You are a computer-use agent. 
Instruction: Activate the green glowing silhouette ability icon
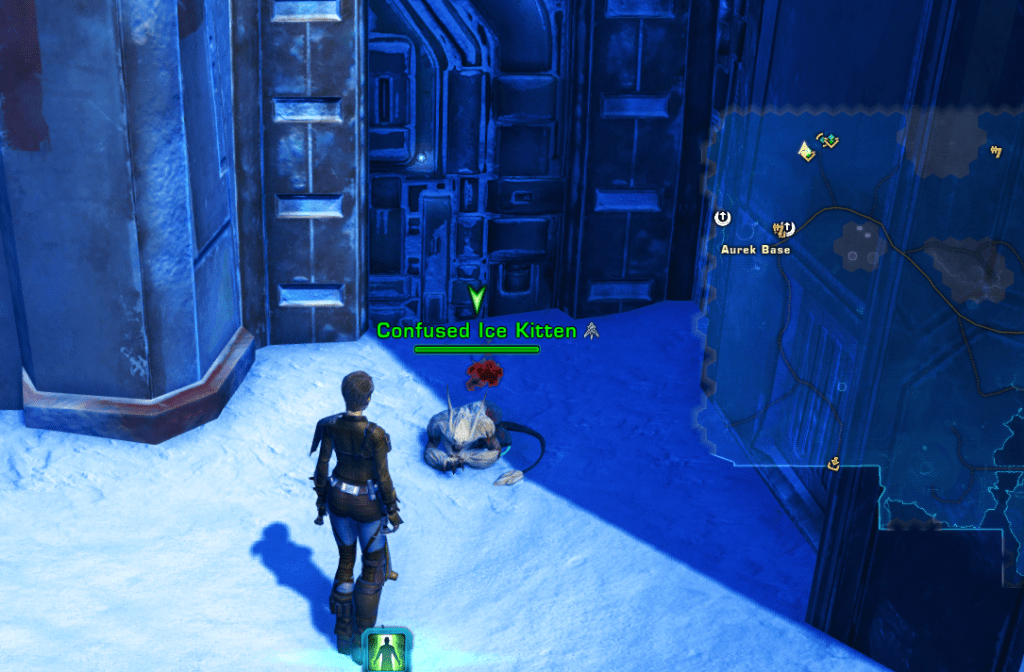click(x=386, y=651)
